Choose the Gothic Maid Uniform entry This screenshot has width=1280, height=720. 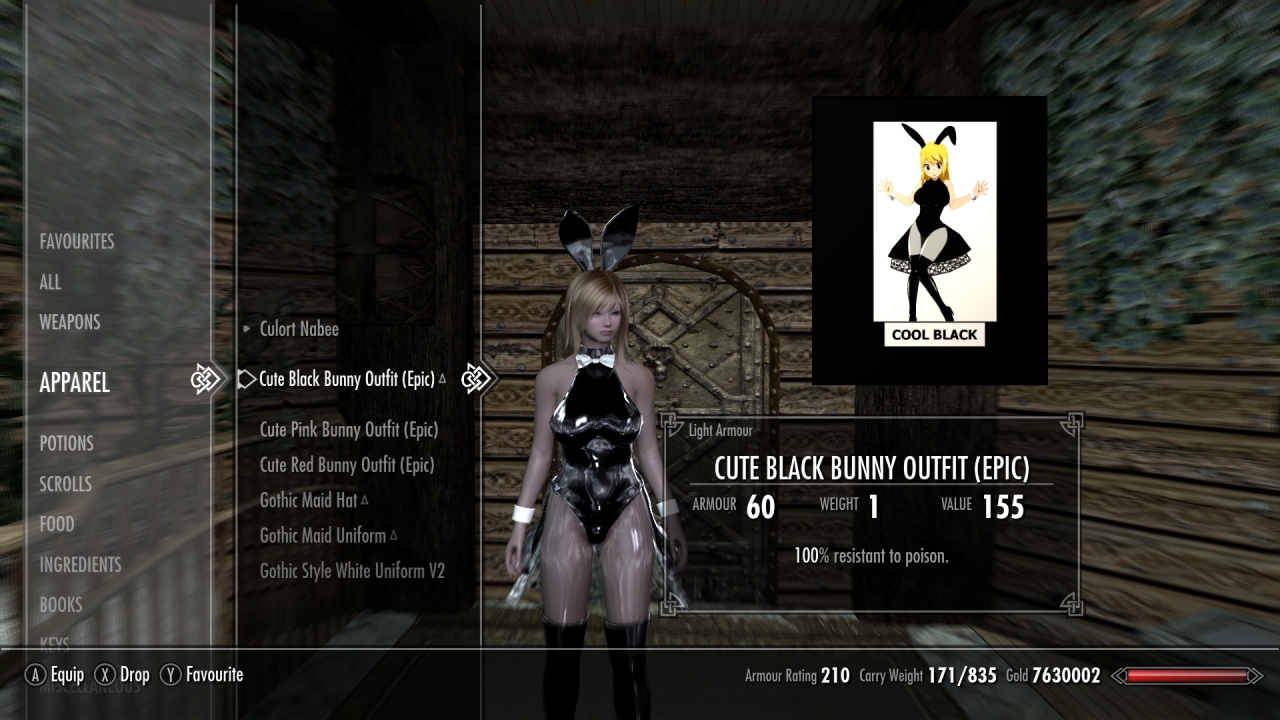[323, 536]
